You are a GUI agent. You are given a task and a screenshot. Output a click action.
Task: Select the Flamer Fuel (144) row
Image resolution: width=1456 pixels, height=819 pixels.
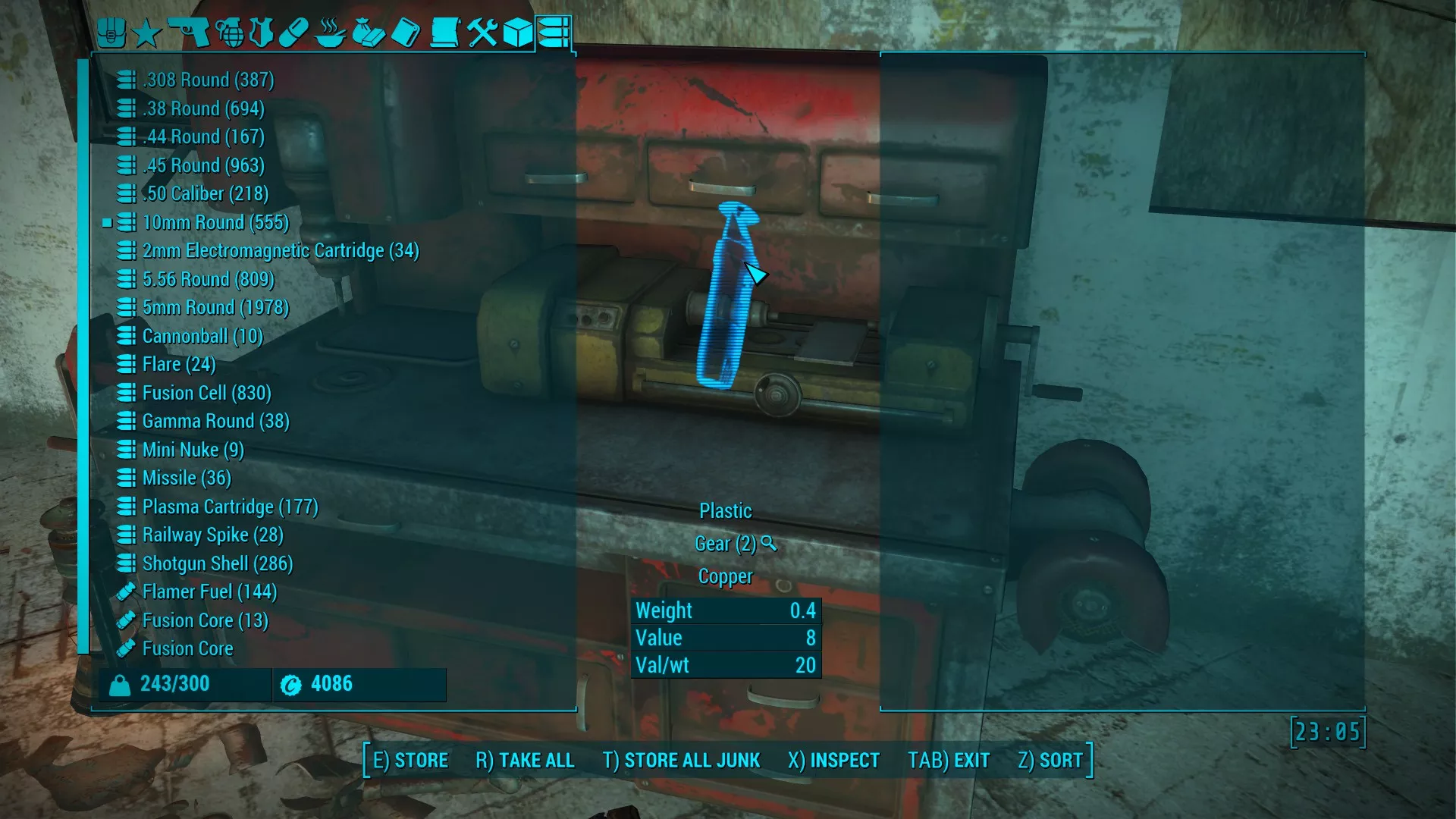[209, 591]
